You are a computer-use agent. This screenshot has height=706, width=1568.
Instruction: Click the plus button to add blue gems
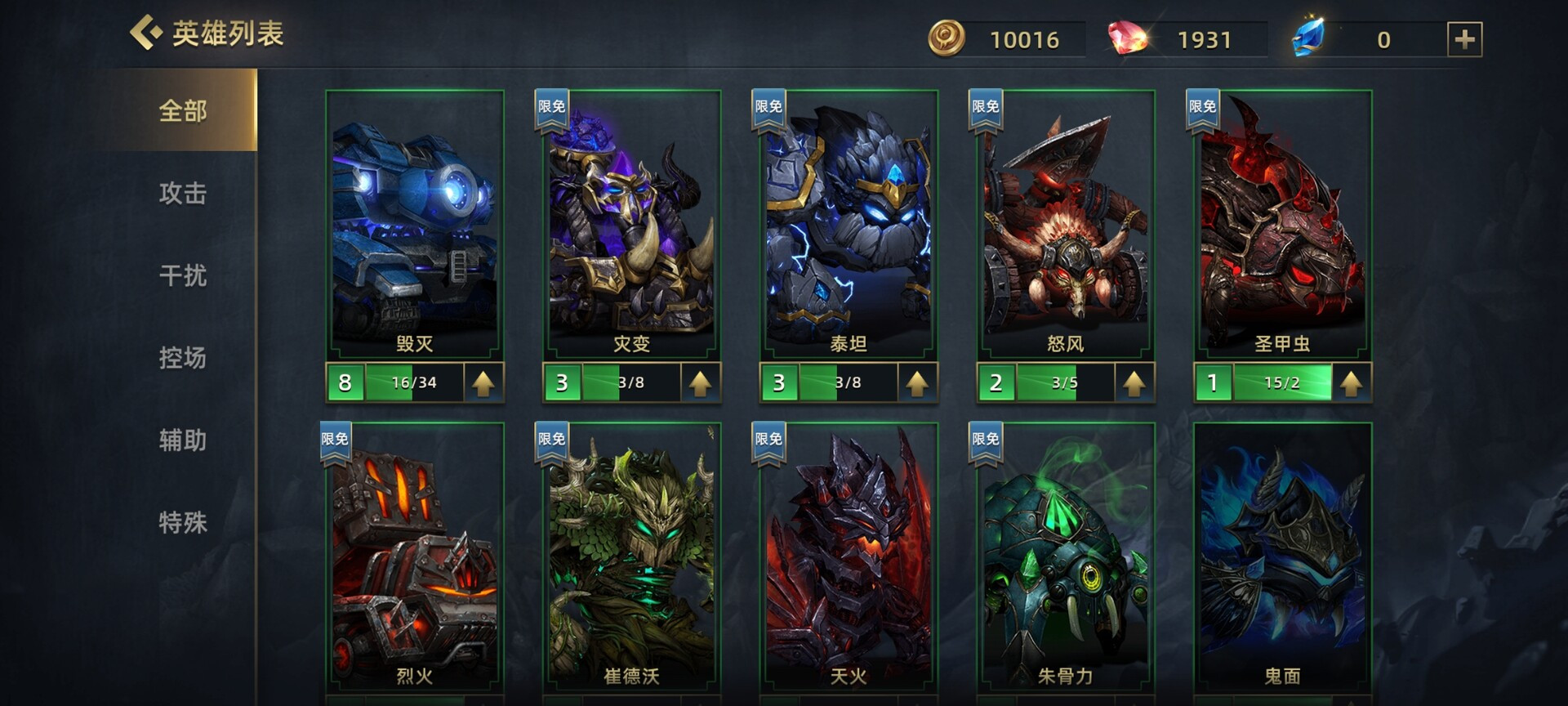pyautogui.click(x=1464, y=39)
